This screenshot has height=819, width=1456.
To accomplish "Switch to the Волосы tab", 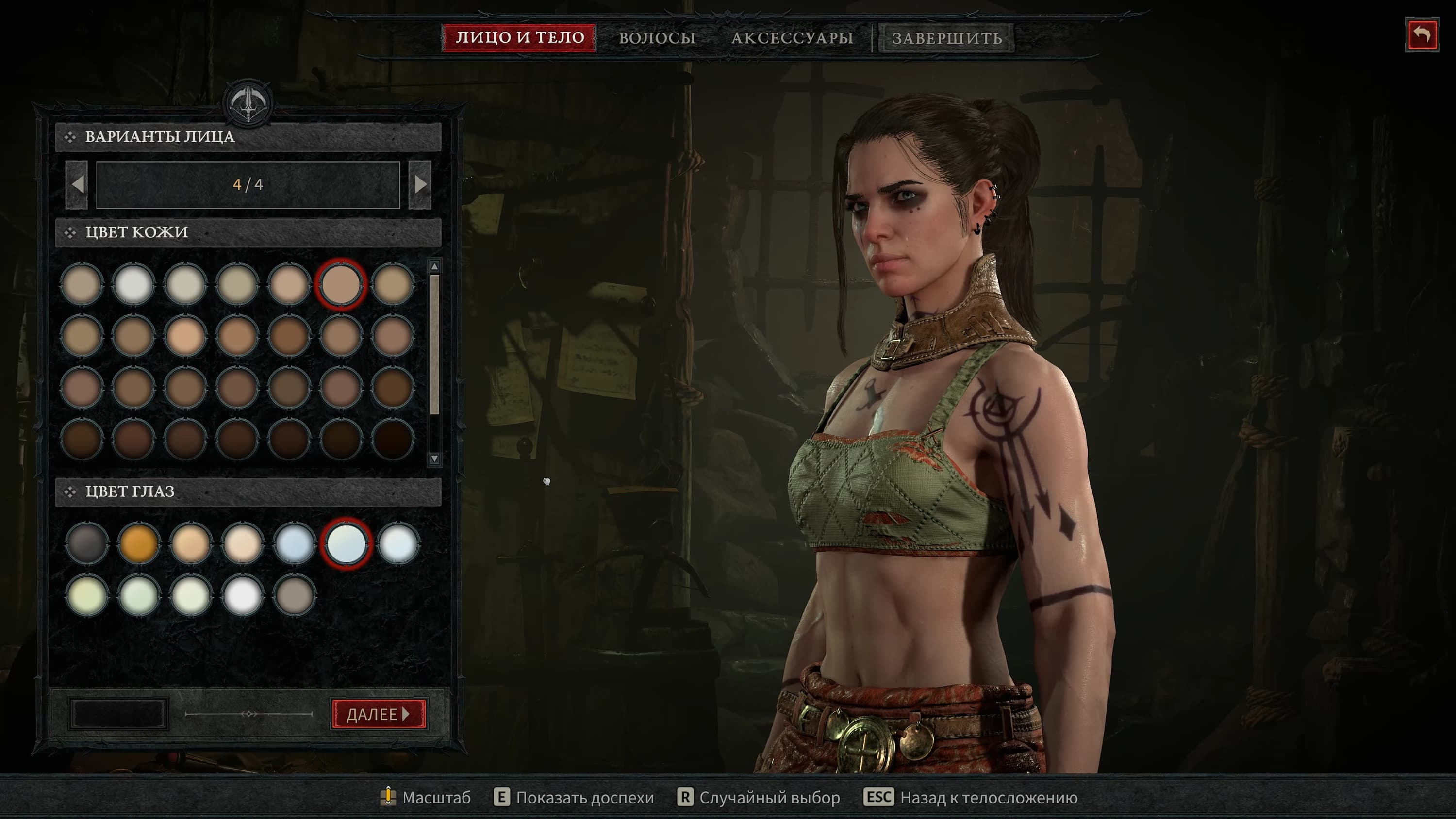I will pos(657,38).
